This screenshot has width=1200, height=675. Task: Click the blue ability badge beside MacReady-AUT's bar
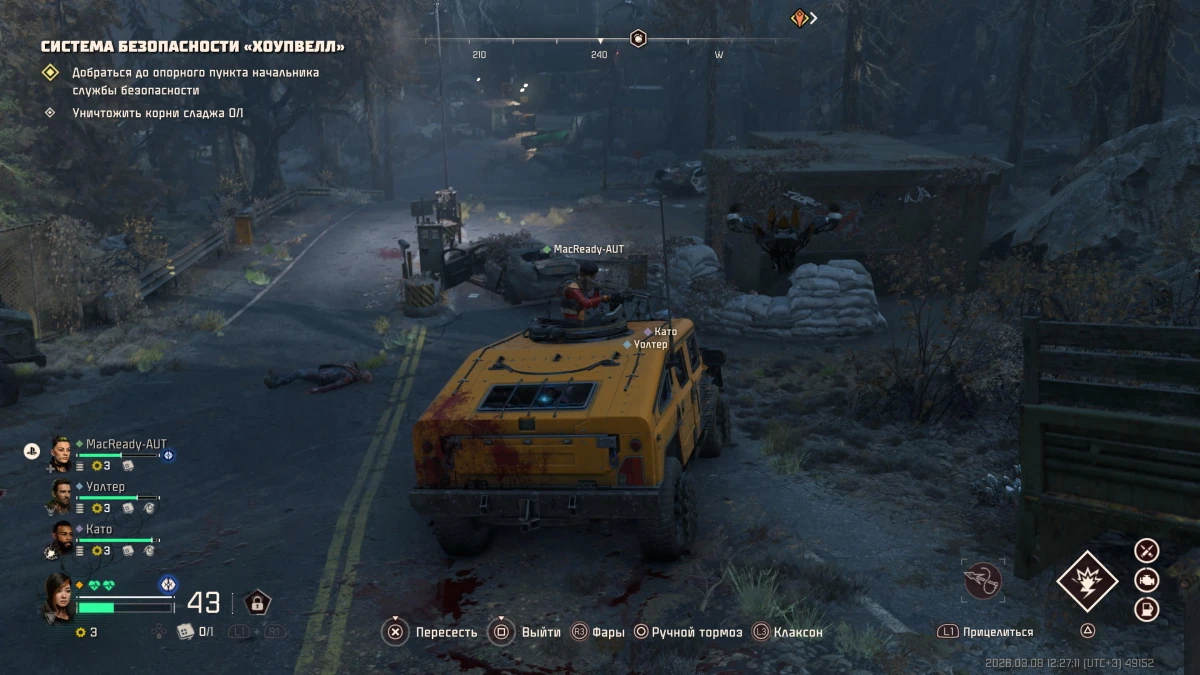[x=168, y=455]
